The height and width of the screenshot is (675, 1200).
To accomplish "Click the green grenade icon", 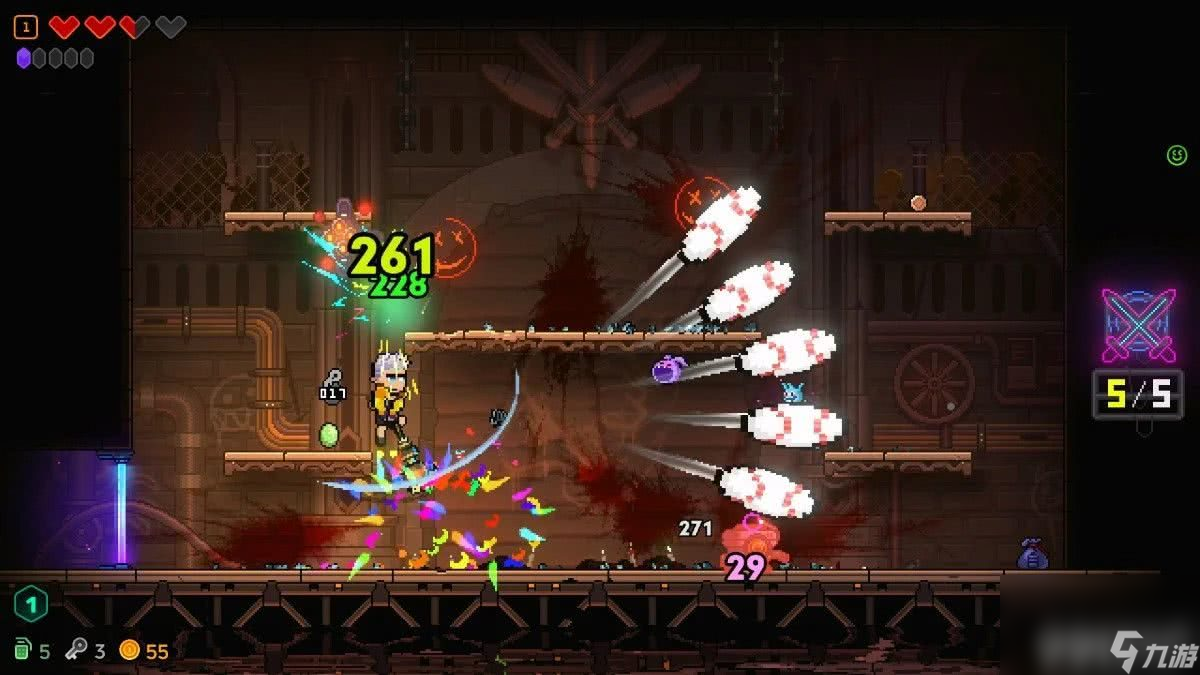I will coord(23,651).
